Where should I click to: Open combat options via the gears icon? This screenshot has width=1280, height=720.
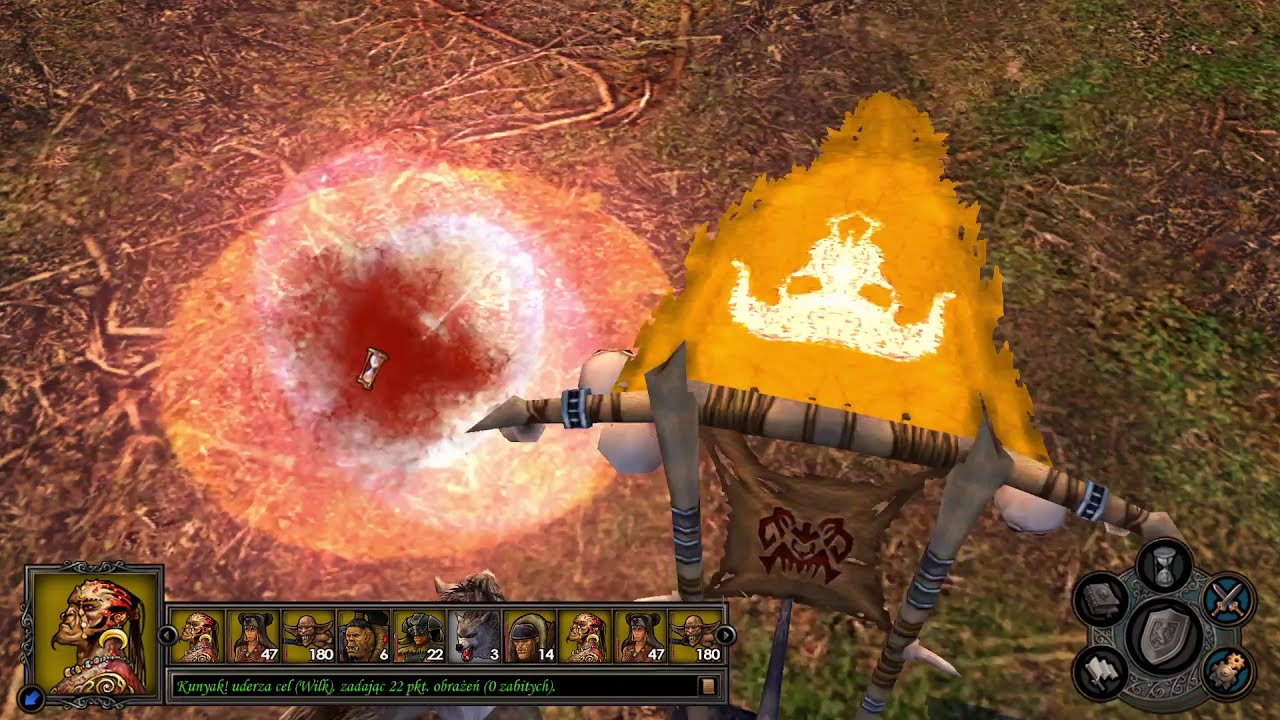tap(1227, 671)
